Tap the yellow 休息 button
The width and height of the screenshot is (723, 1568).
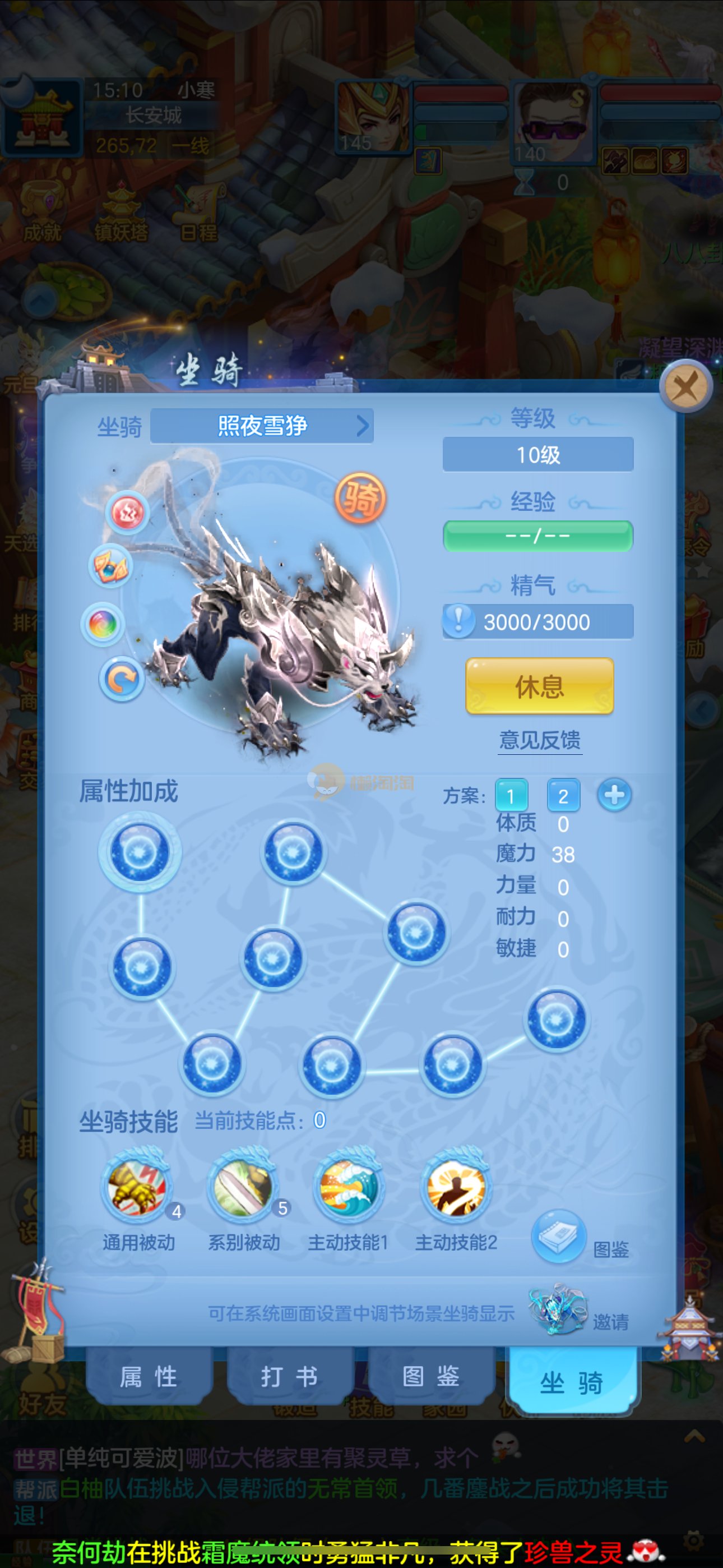(x=539, y=686)
